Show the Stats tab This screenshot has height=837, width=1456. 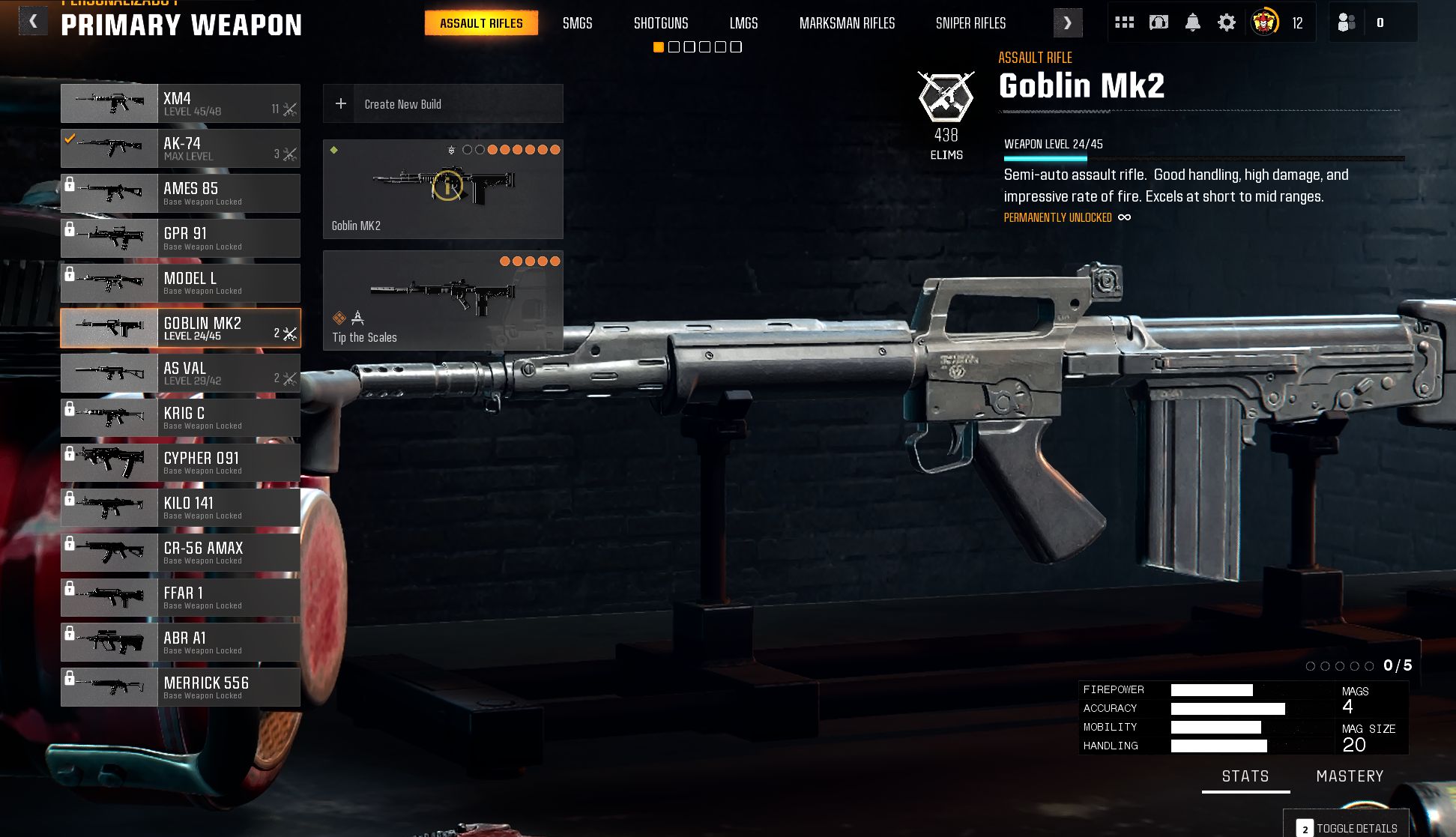[x=1245, y=776]
